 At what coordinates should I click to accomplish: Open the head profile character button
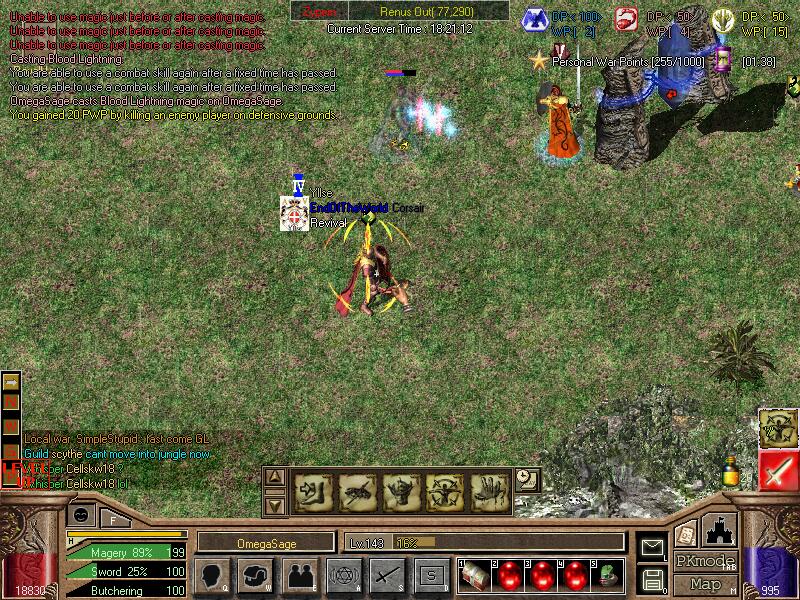pos(214,575)
